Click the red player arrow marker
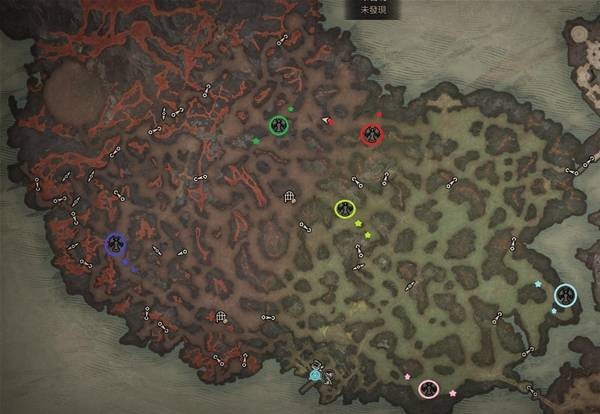The image size is (600, 414). pyautogui.click(x=326, y=121)
